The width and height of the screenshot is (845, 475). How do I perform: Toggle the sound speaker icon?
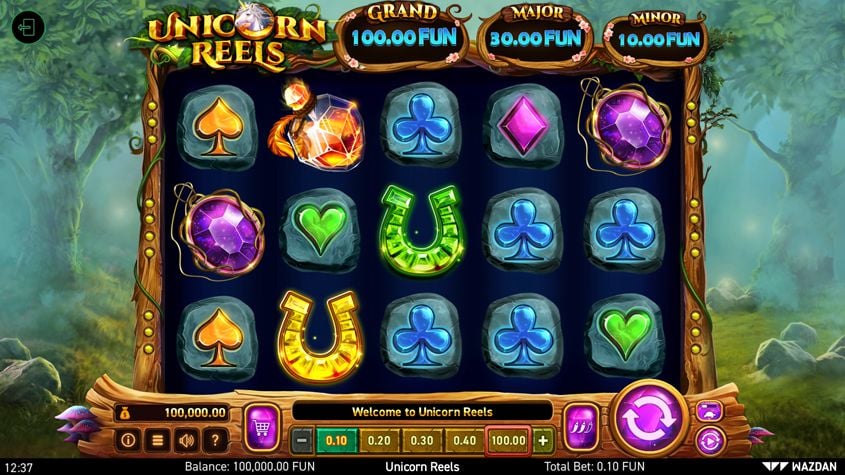coord(186,439)
